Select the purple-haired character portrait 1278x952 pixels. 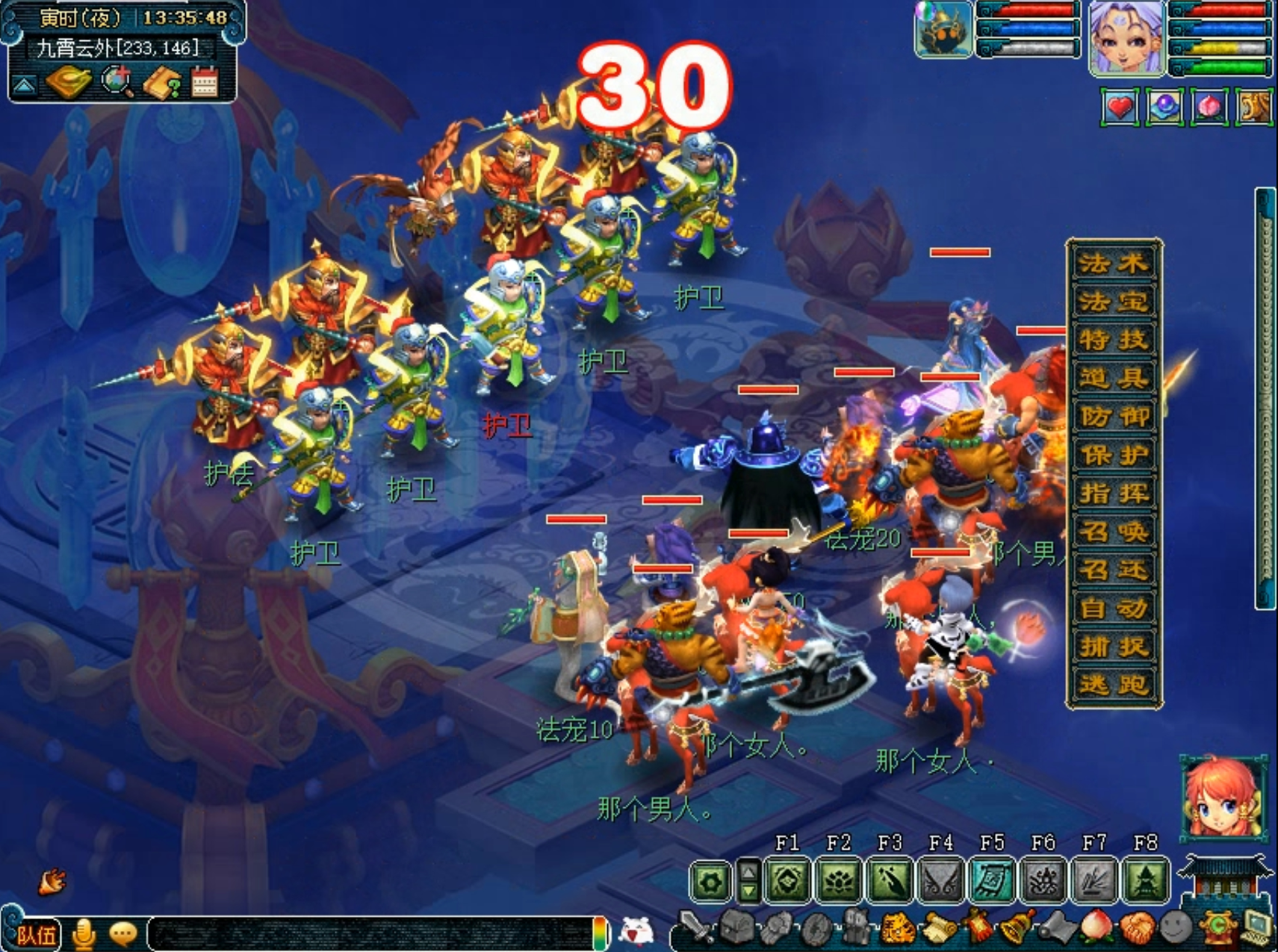tap(1126, 37)
